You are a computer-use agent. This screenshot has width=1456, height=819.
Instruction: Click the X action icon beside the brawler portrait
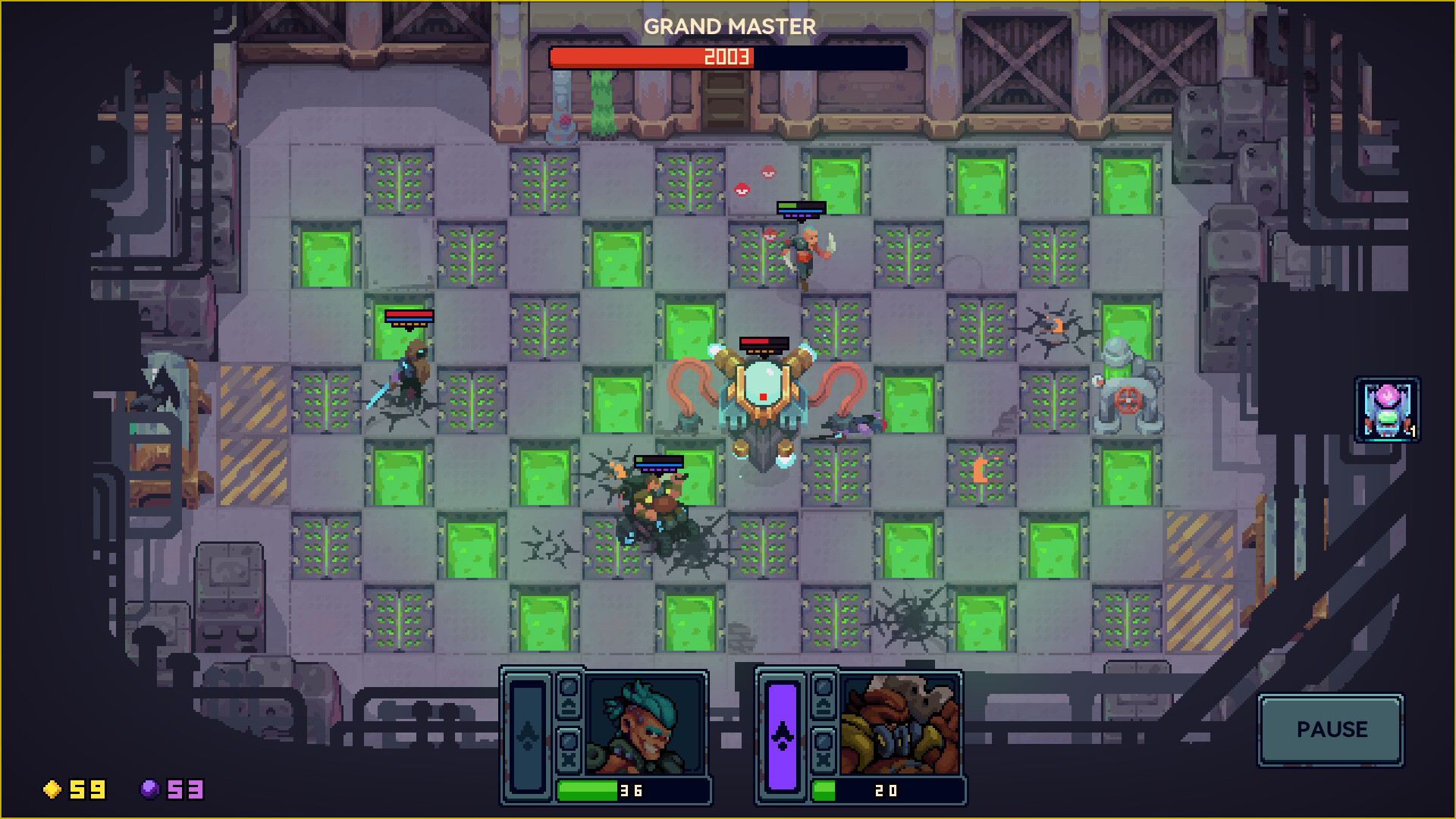point(824,758)
